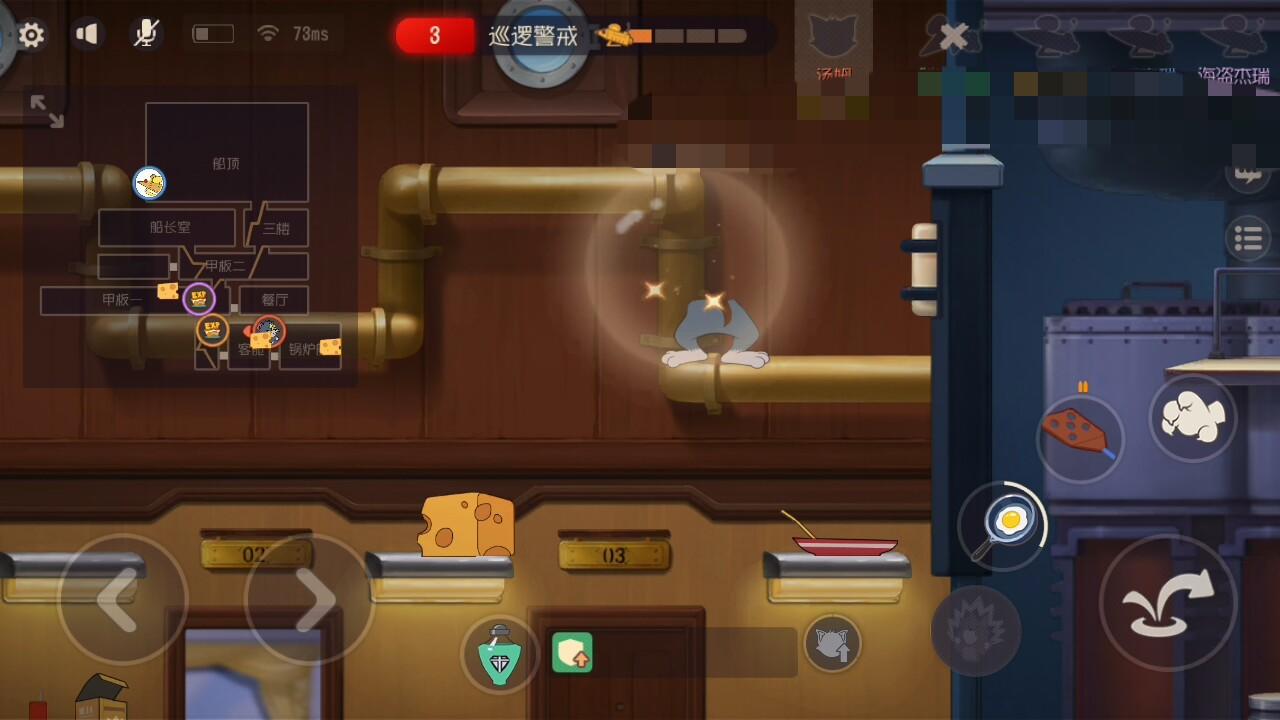
Task: Dismiss the crossed-out mouse portrait
Action: [951, 35]
